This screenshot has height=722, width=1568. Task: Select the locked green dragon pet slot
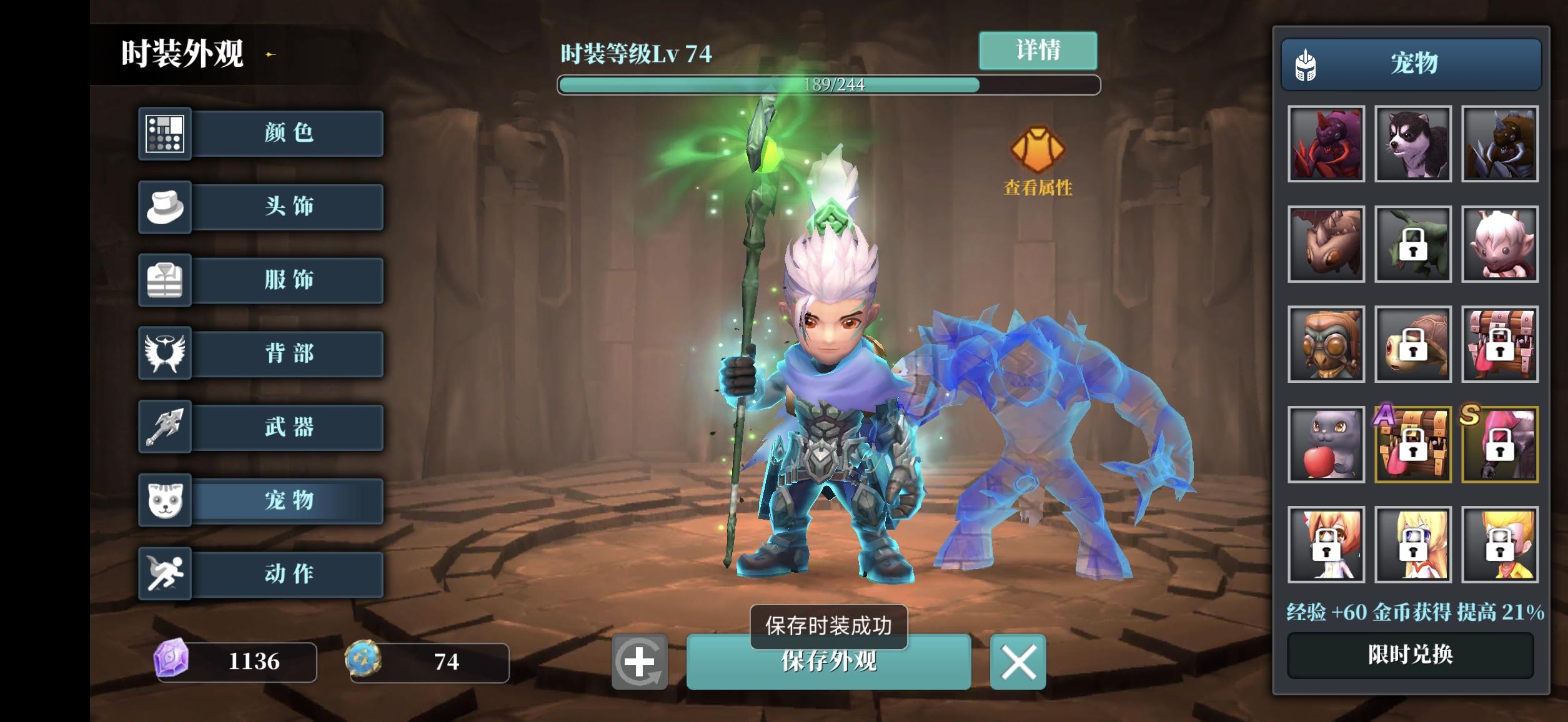[1413, 245]
